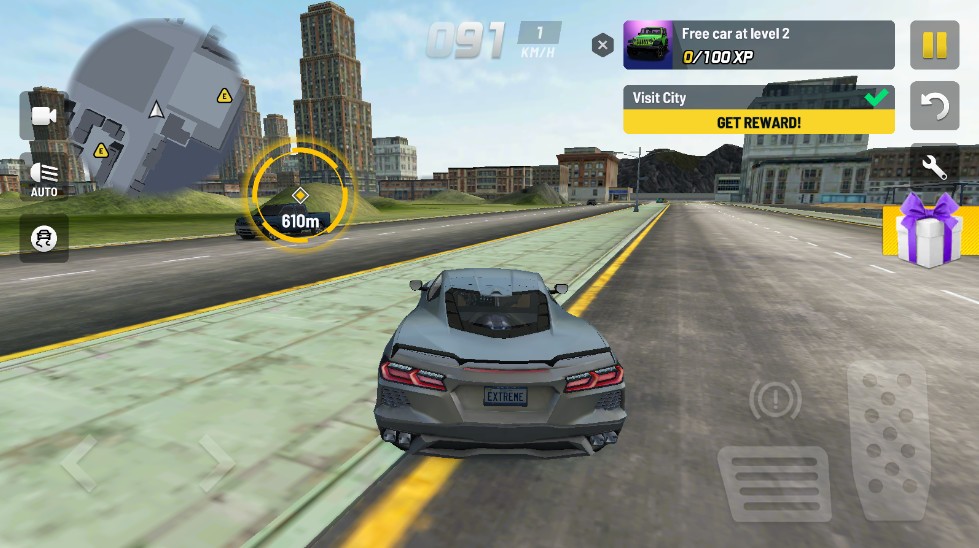
Task: Open the wrench repair menu
Action: click(934, 168)
